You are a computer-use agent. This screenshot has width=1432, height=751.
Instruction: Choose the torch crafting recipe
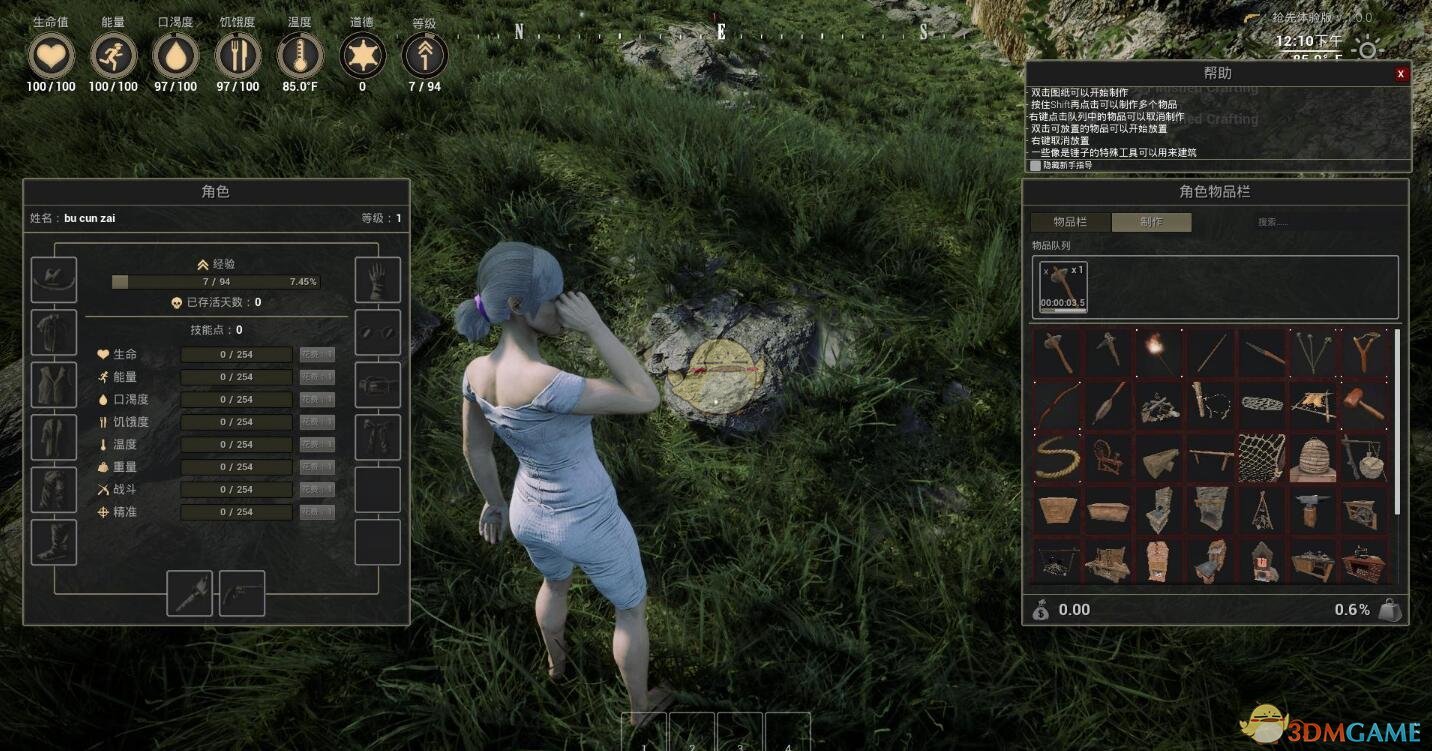pyautogui.click(x=1159, y=353)
